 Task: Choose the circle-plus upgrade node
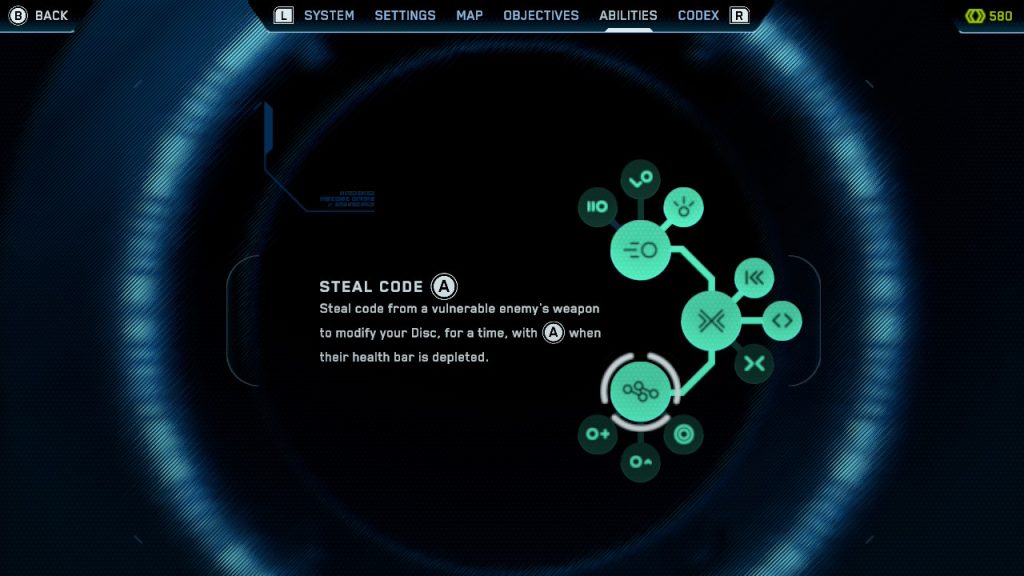[x=598, y=434]
